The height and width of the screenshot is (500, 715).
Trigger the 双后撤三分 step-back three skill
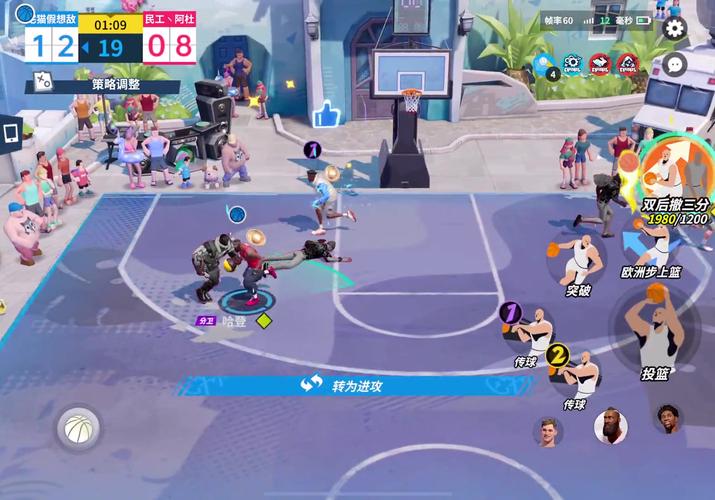[666, 170]
